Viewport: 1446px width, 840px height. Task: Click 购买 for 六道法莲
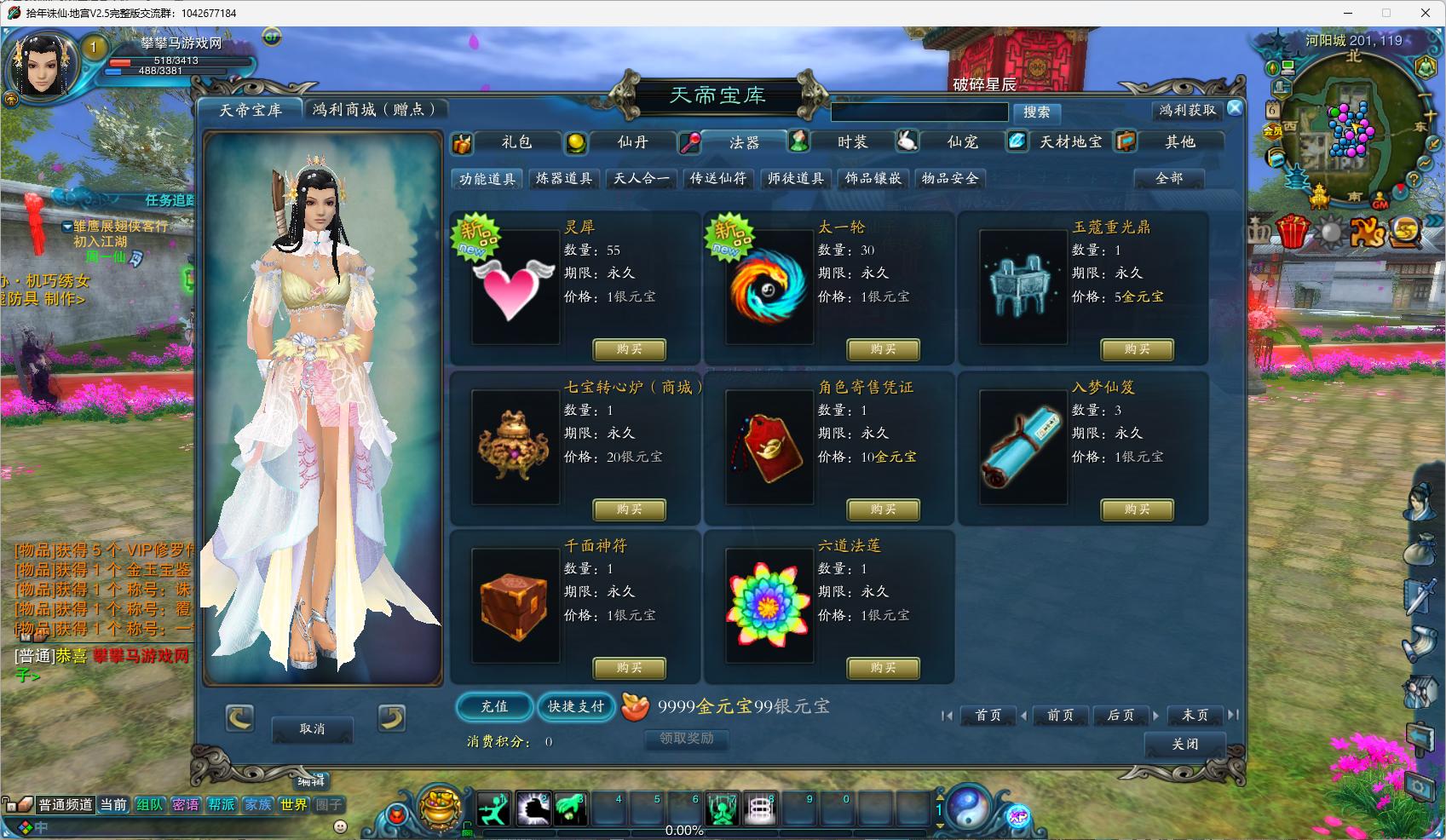point(883,668)
